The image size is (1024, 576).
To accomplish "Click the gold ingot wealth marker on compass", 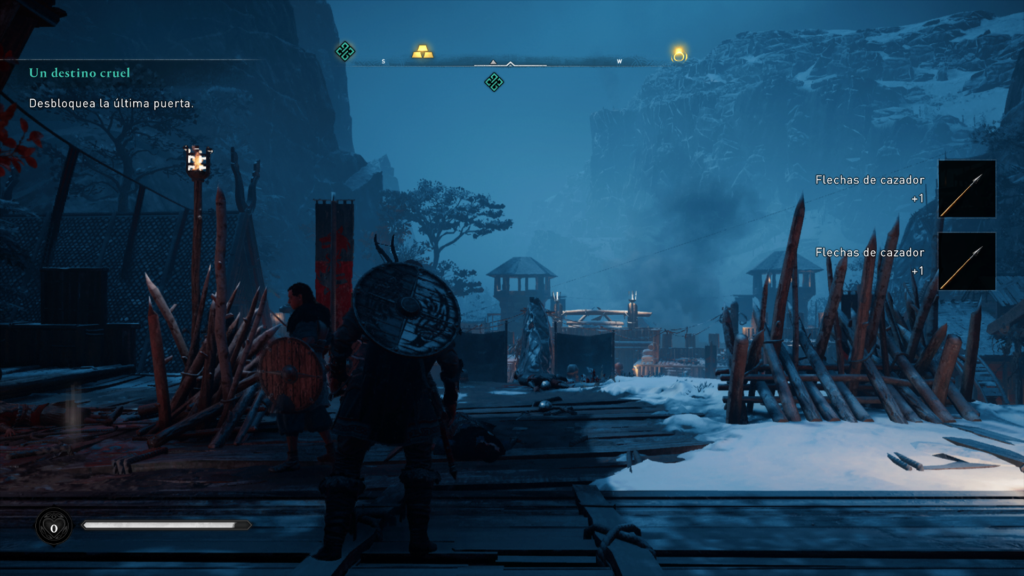I will click(x=423, y=51).
